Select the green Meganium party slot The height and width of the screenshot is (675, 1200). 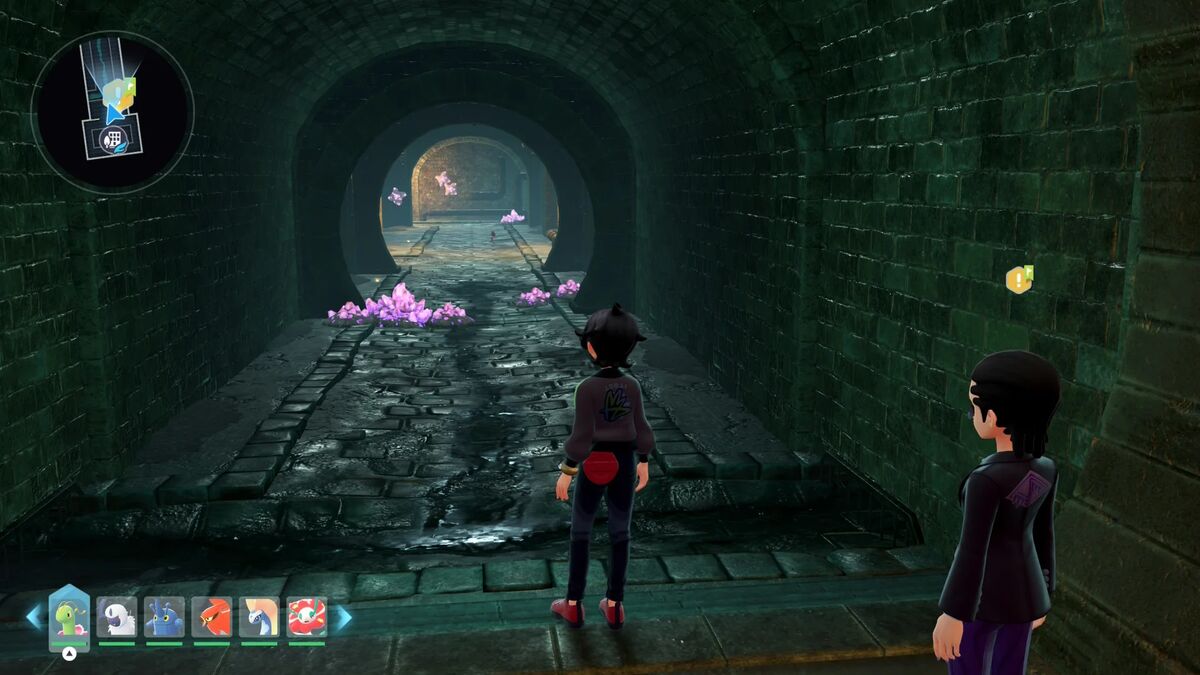tap(69, 617)
